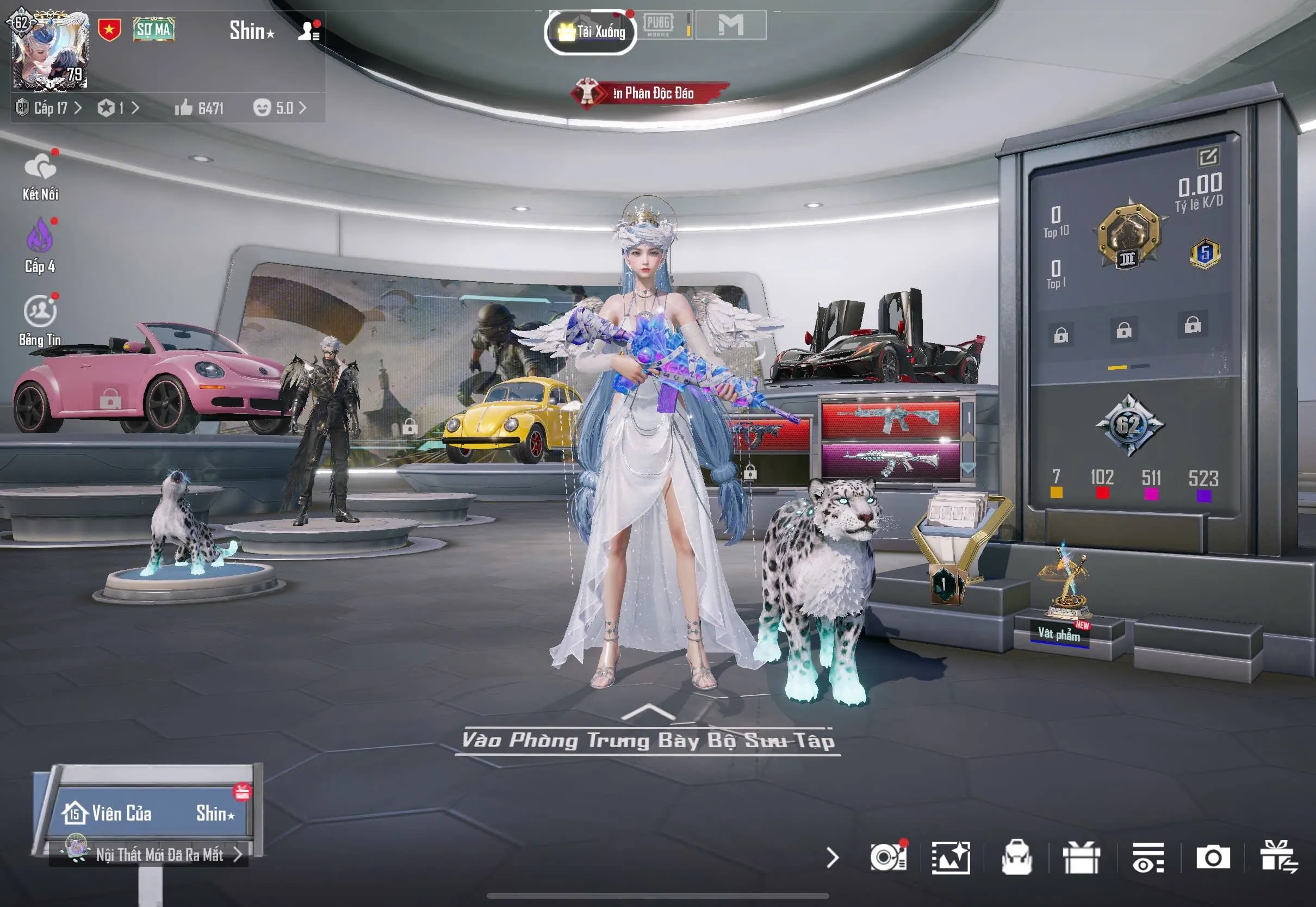Open the sparkle picture album icon

point(951,857)
